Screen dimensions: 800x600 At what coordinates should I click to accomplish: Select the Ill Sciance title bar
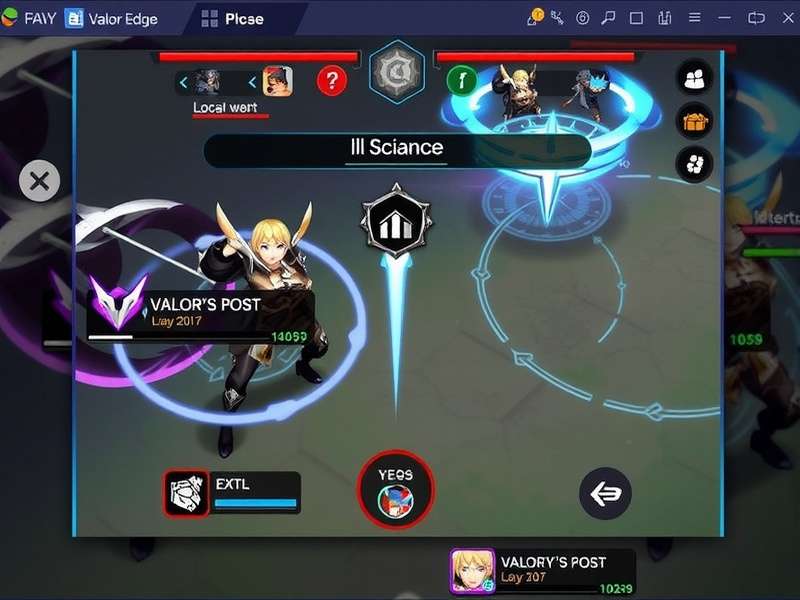tap(397, 149)
